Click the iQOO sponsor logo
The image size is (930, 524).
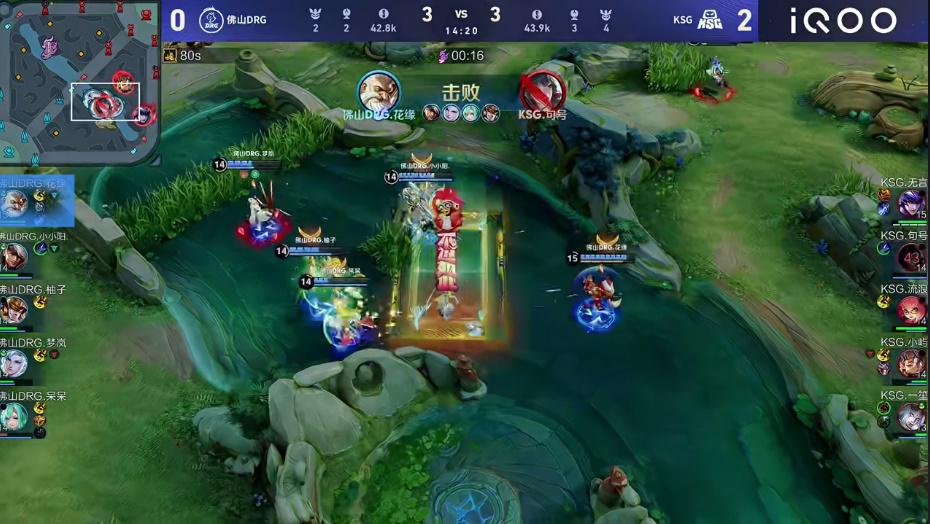click(x=843, y=20)
